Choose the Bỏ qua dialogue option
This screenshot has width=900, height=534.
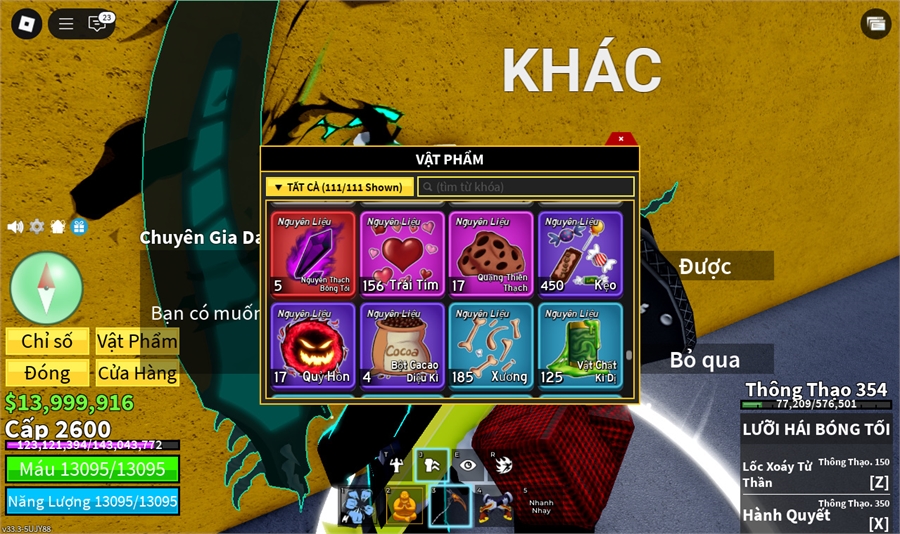[x=705, y=359]
